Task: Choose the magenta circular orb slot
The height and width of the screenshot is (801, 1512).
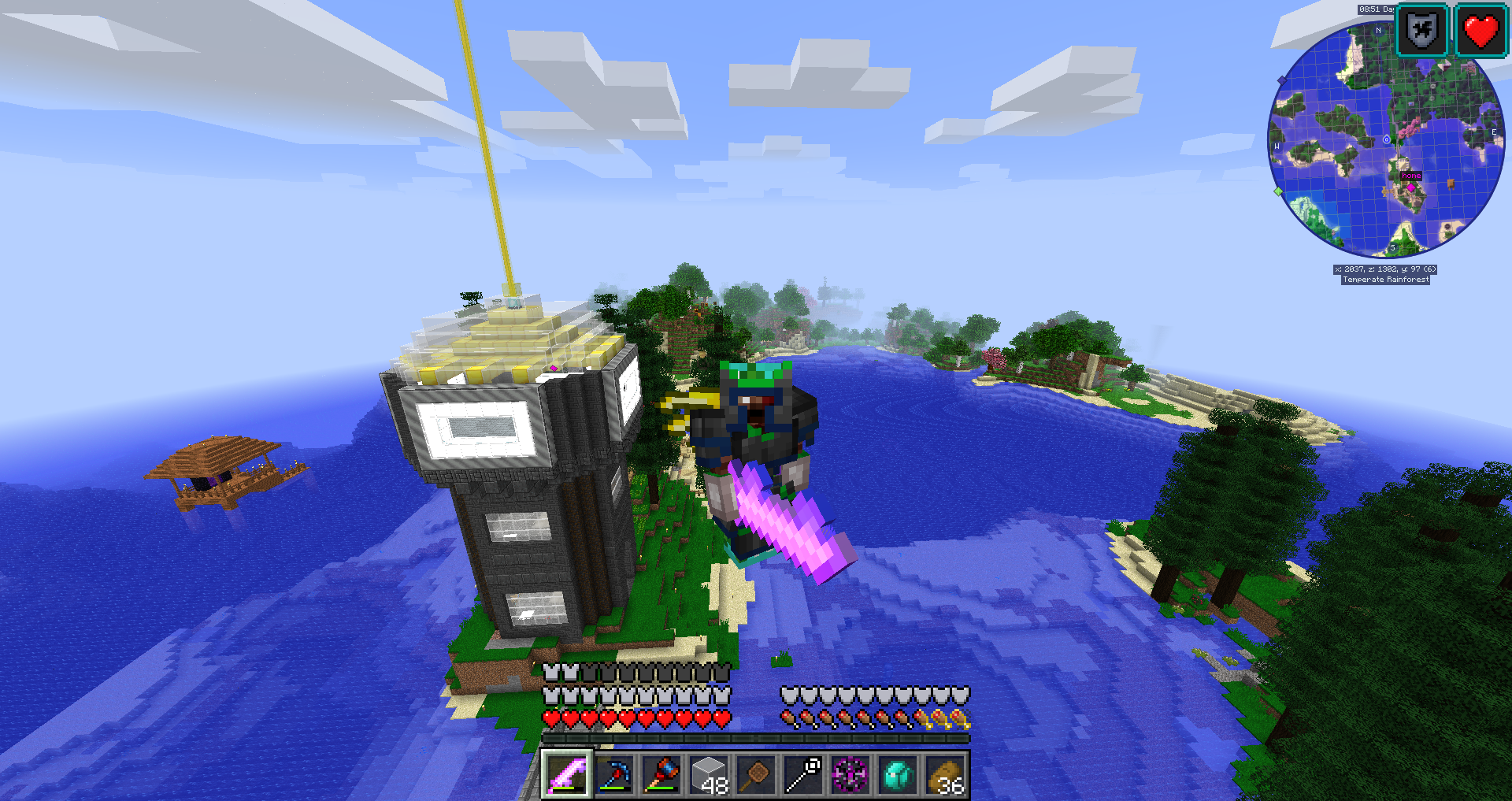Action: 850,775
